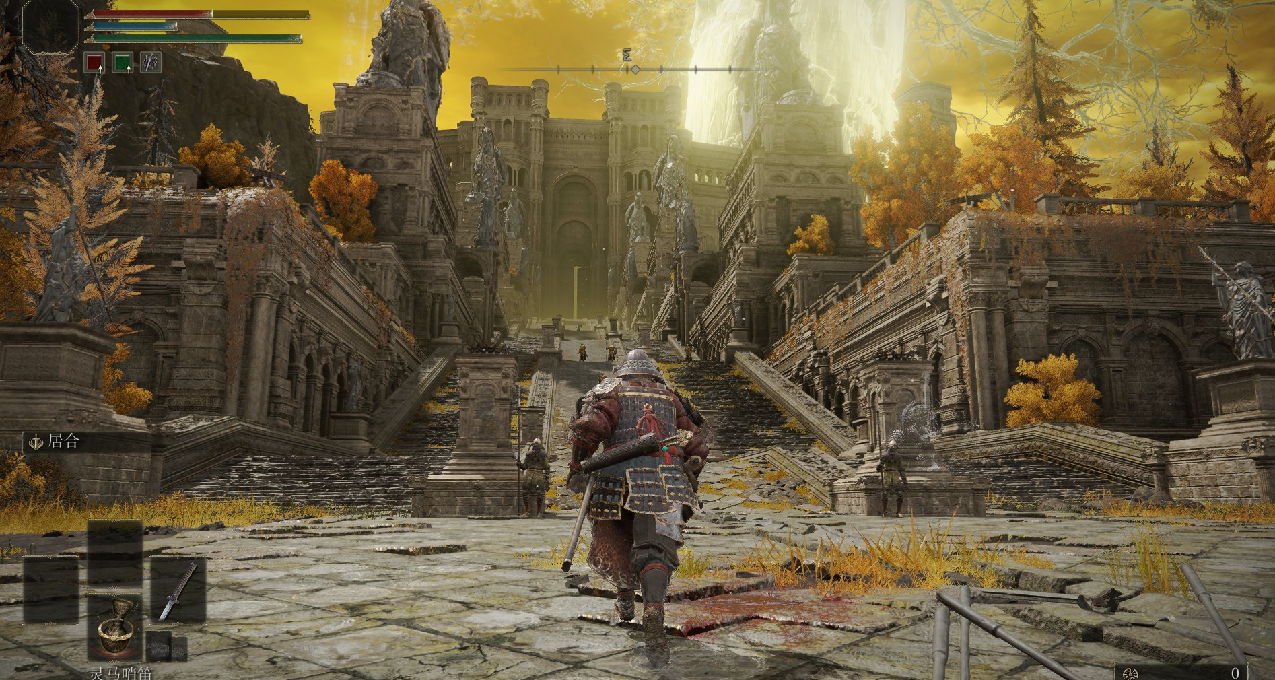Click the katana right-hand weapon slot

tap(178, 590)
